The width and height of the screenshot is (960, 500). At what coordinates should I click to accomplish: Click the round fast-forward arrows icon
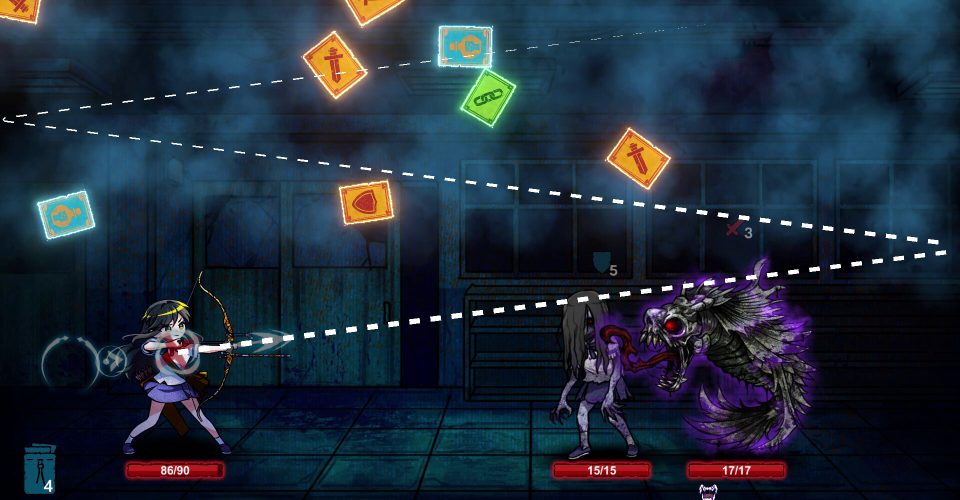[x=113, y=360]
